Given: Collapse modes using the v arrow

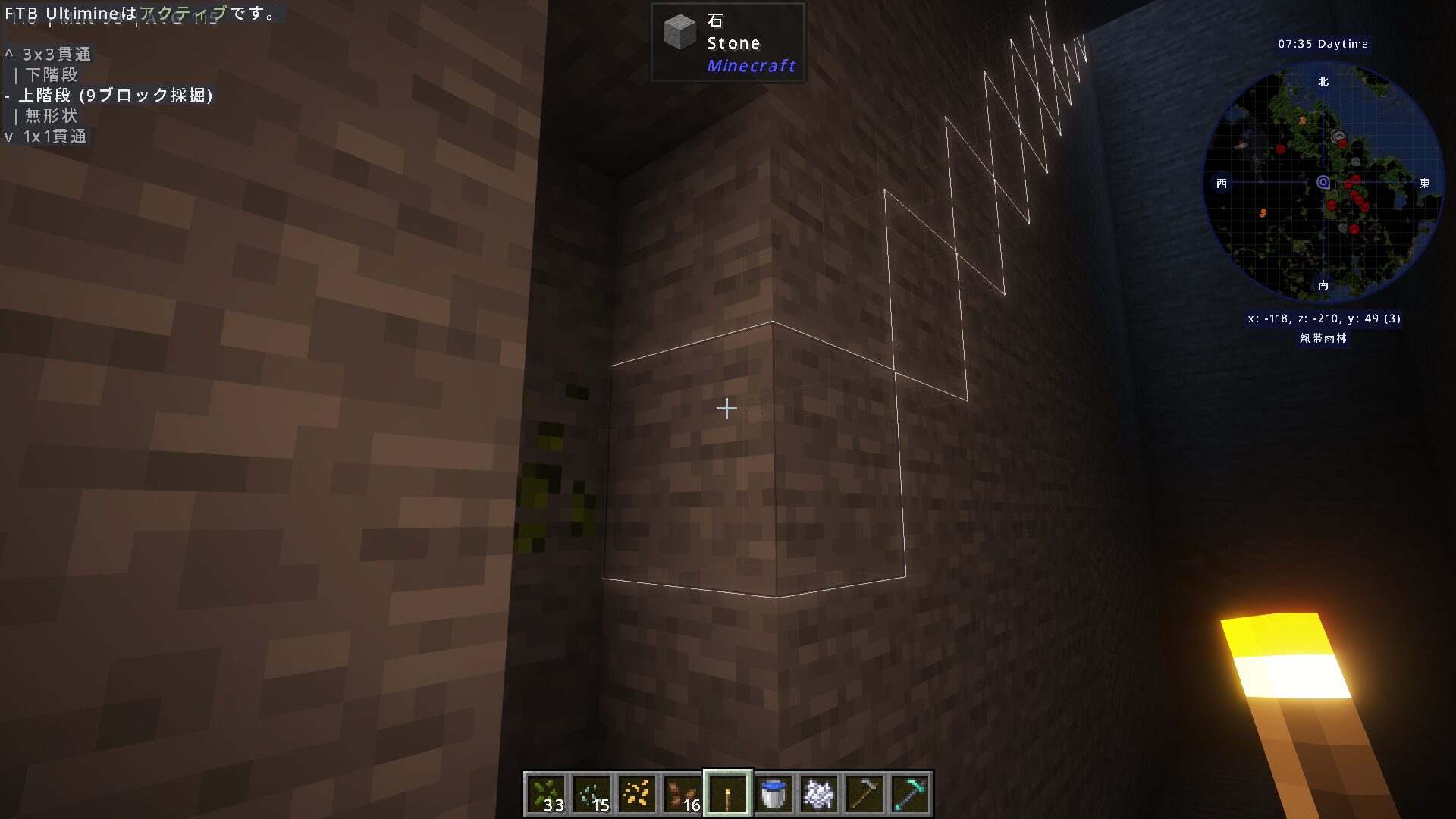Looking at the screenshot, I should (x=9, y=136).
